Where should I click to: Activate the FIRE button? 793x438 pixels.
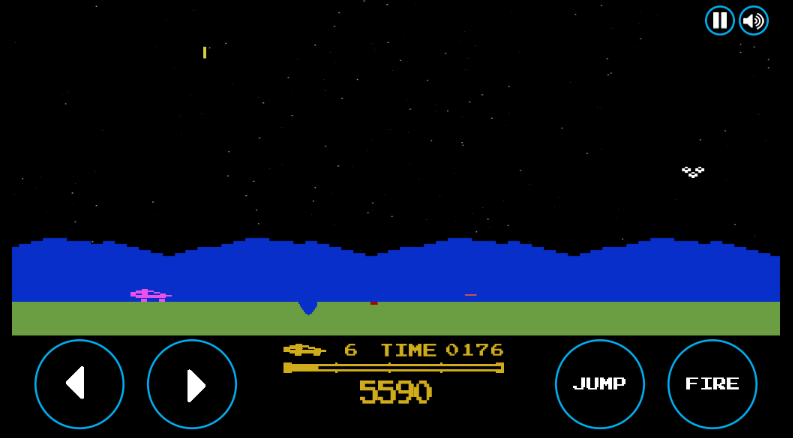[x=712, y=384]
